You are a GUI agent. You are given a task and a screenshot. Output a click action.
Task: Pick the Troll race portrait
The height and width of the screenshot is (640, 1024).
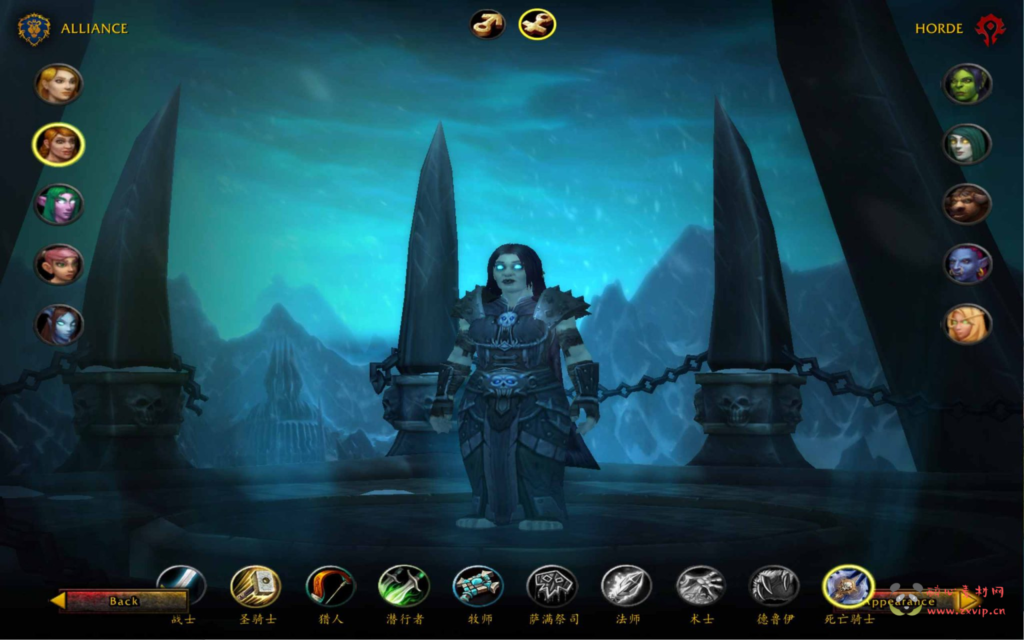pos(967,264)
